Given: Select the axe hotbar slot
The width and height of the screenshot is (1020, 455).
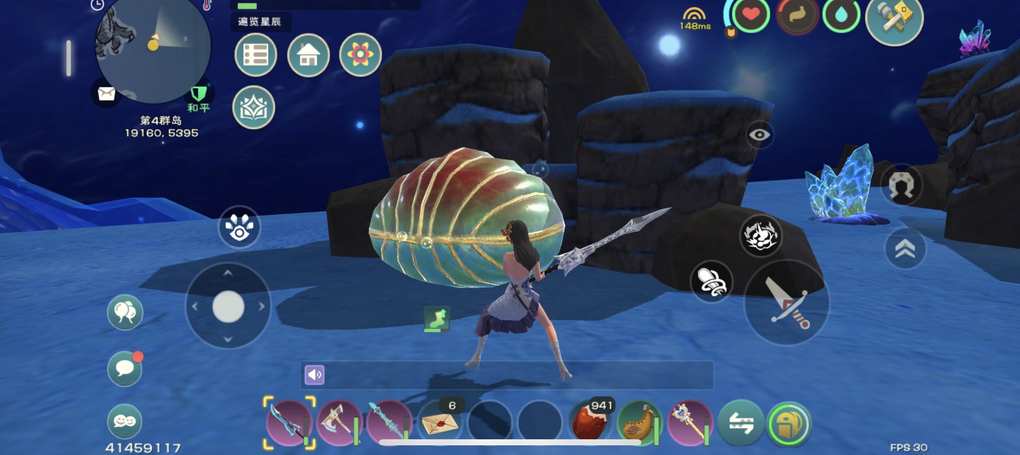Looking at the screenshot, I should point(338,422).
